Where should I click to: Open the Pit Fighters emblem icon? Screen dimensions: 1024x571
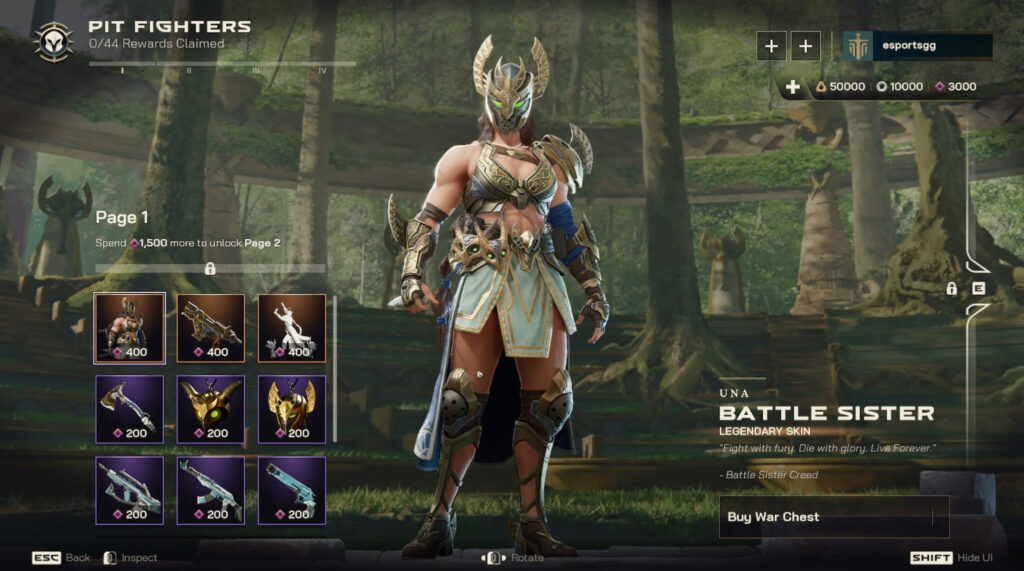[x=52, y=41]
